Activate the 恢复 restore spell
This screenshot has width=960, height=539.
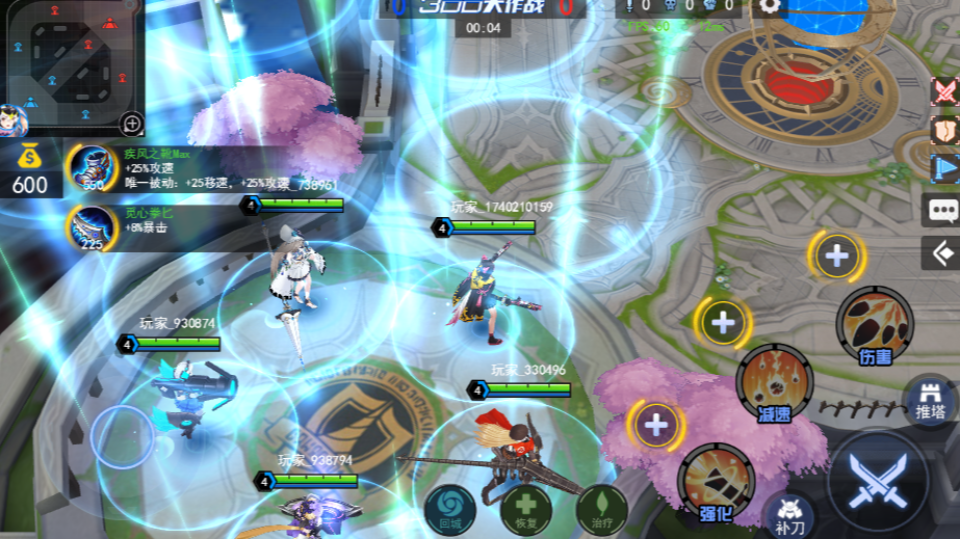coord(525,508)
